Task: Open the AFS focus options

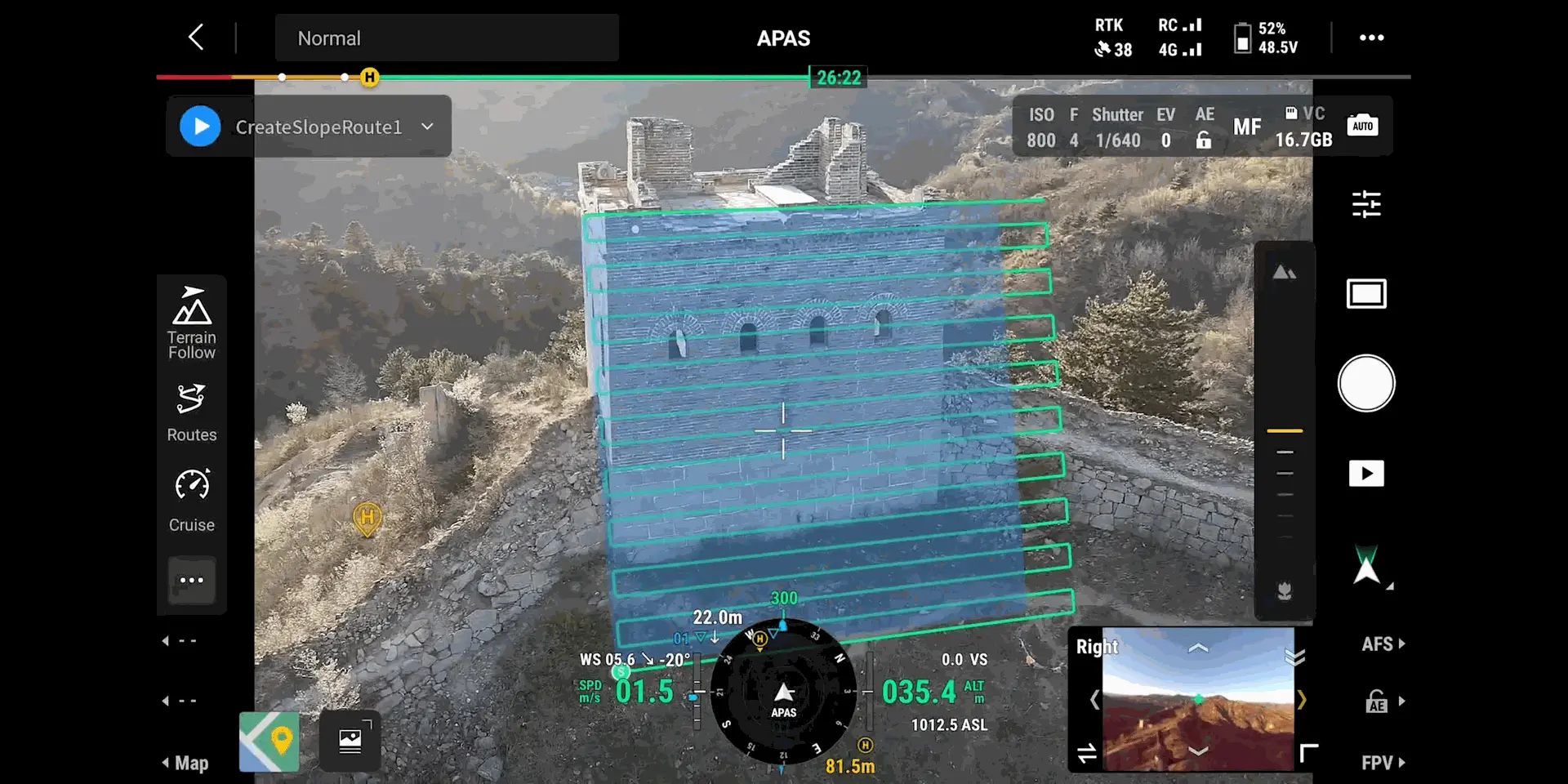Action: [1383, 644]
